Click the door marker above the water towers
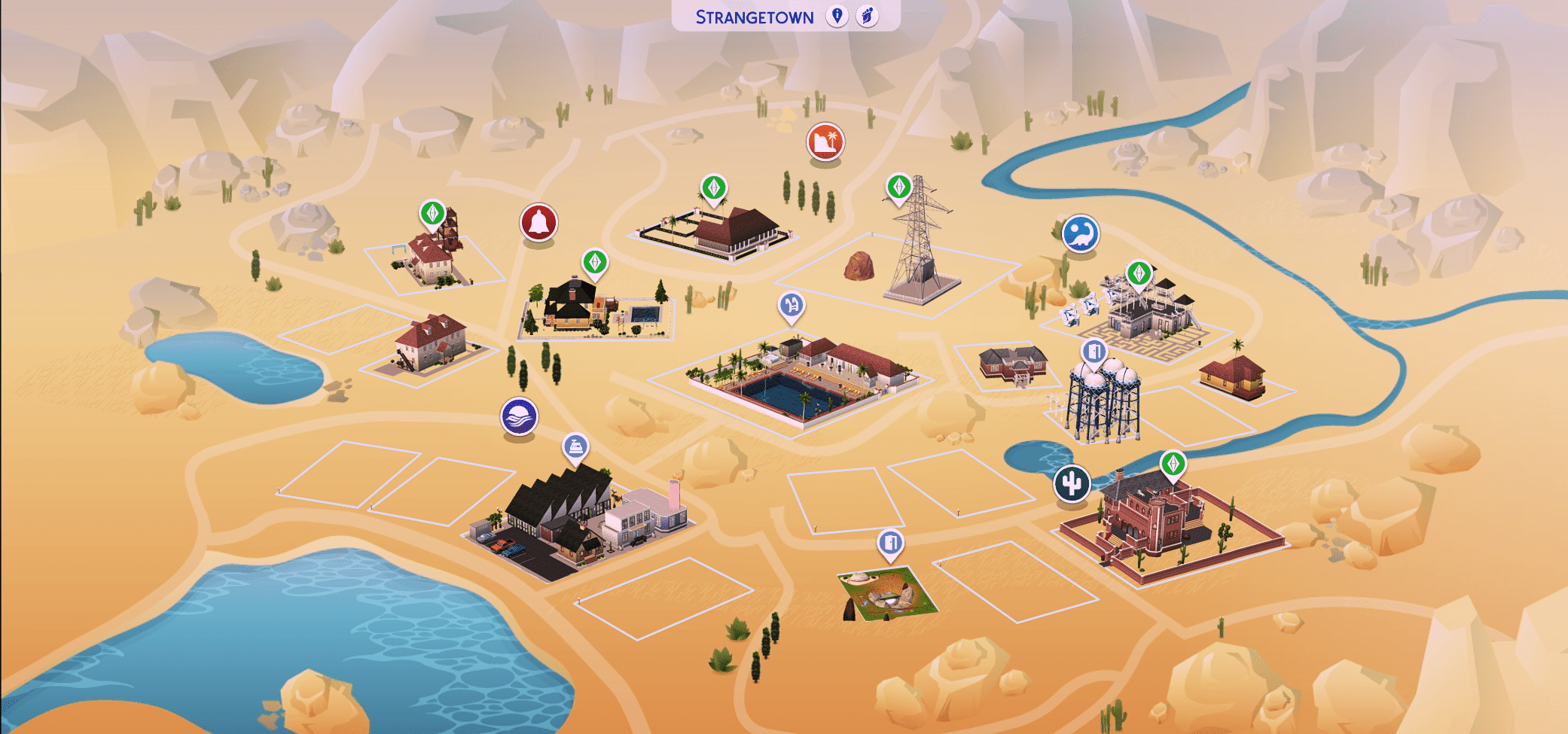The width and height of the screenshot is (1568, 734). coord(1094,351)
